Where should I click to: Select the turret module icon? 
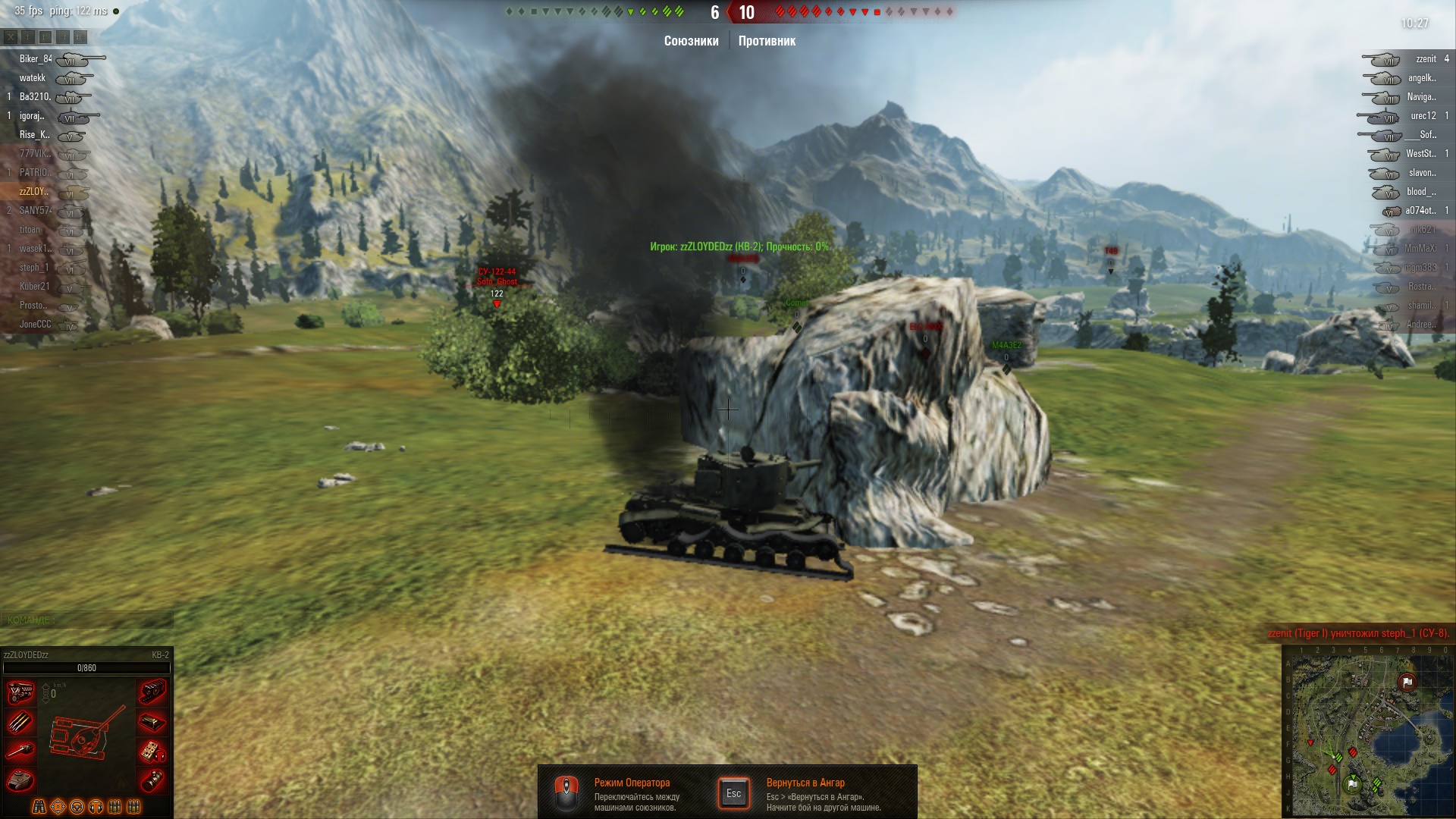(20, 780)
